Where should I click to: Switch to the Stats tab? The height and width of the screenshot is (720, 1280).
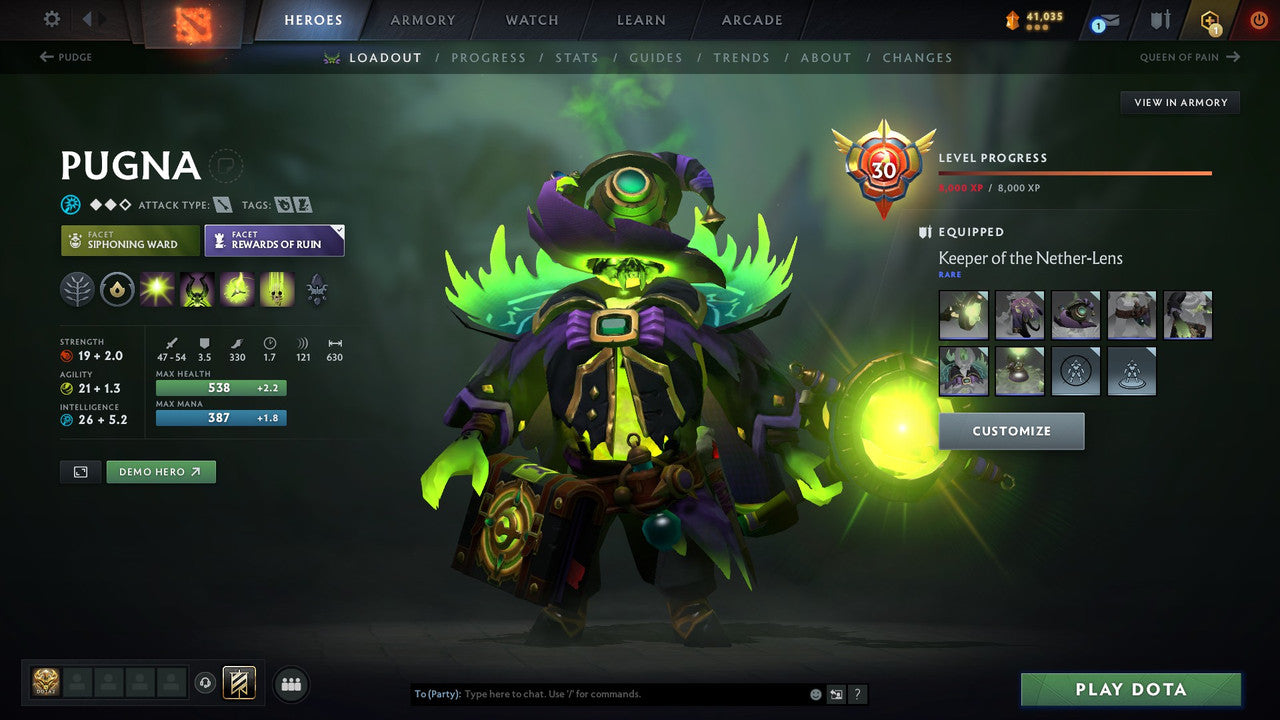[x=577, y=57]
